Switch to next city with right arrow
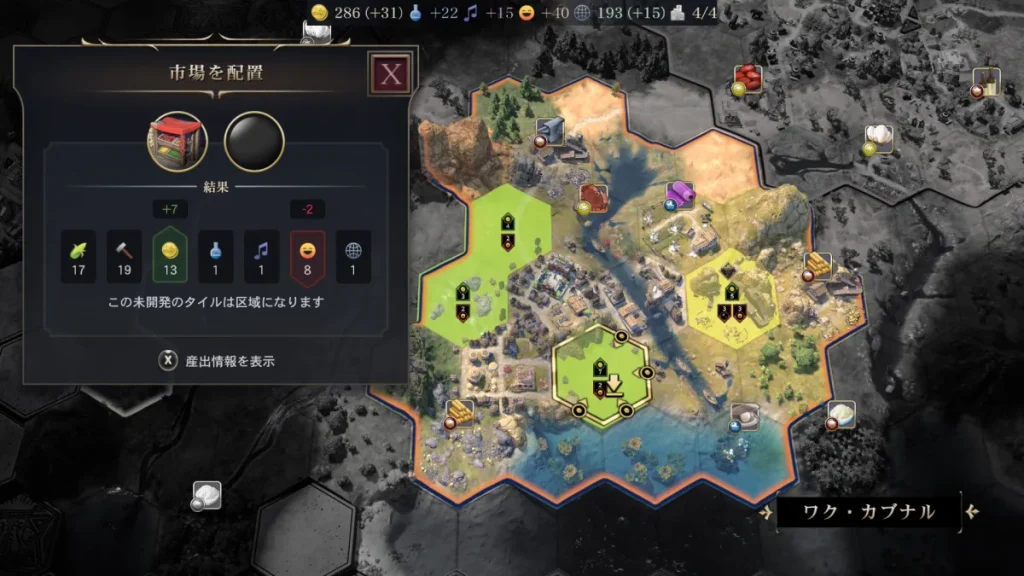Screen dimensions: 1024x576 tap(972, 513)
